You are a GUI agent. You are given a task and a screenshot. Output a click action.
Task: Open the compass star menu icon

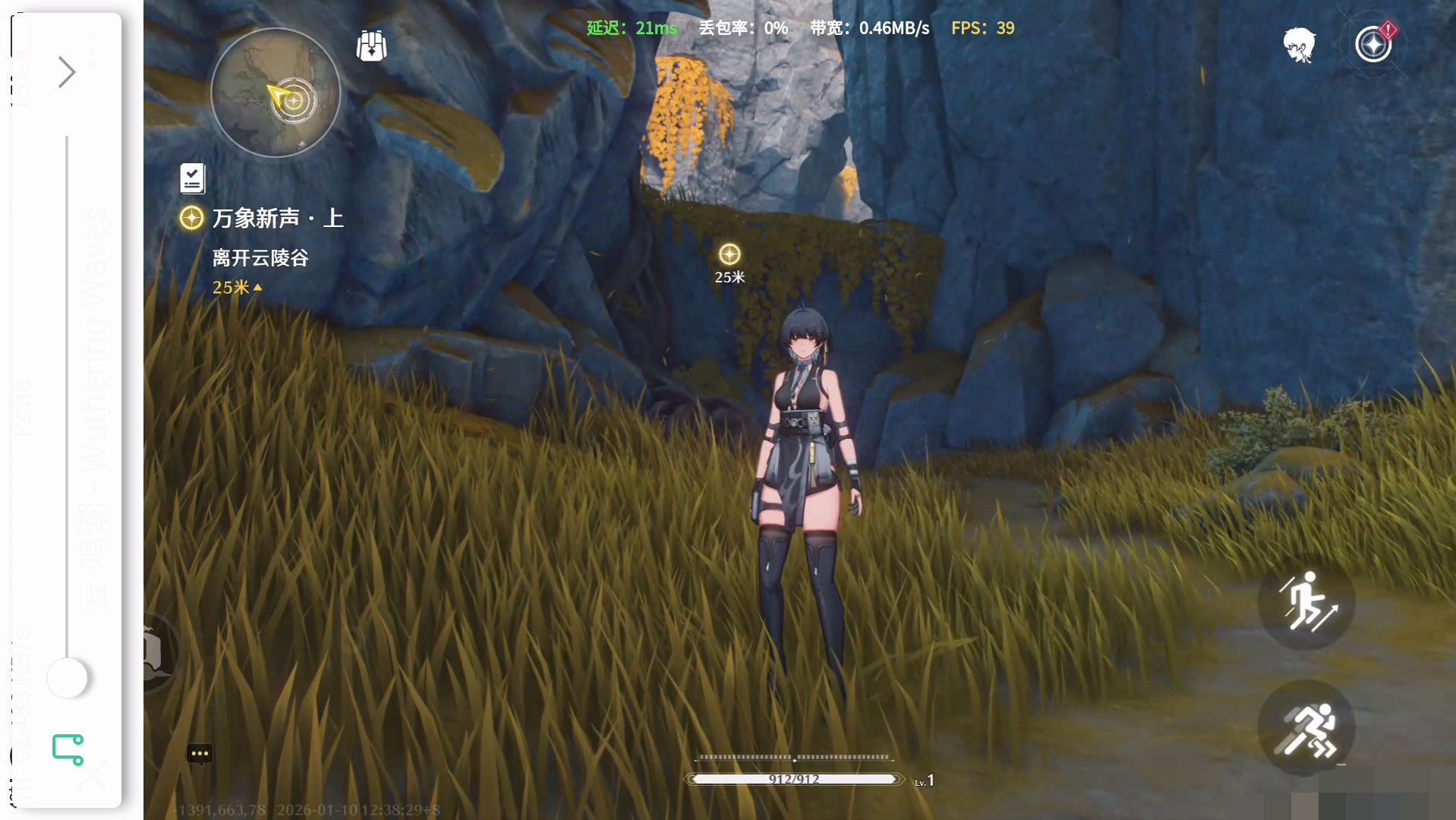click(1373, 45)
